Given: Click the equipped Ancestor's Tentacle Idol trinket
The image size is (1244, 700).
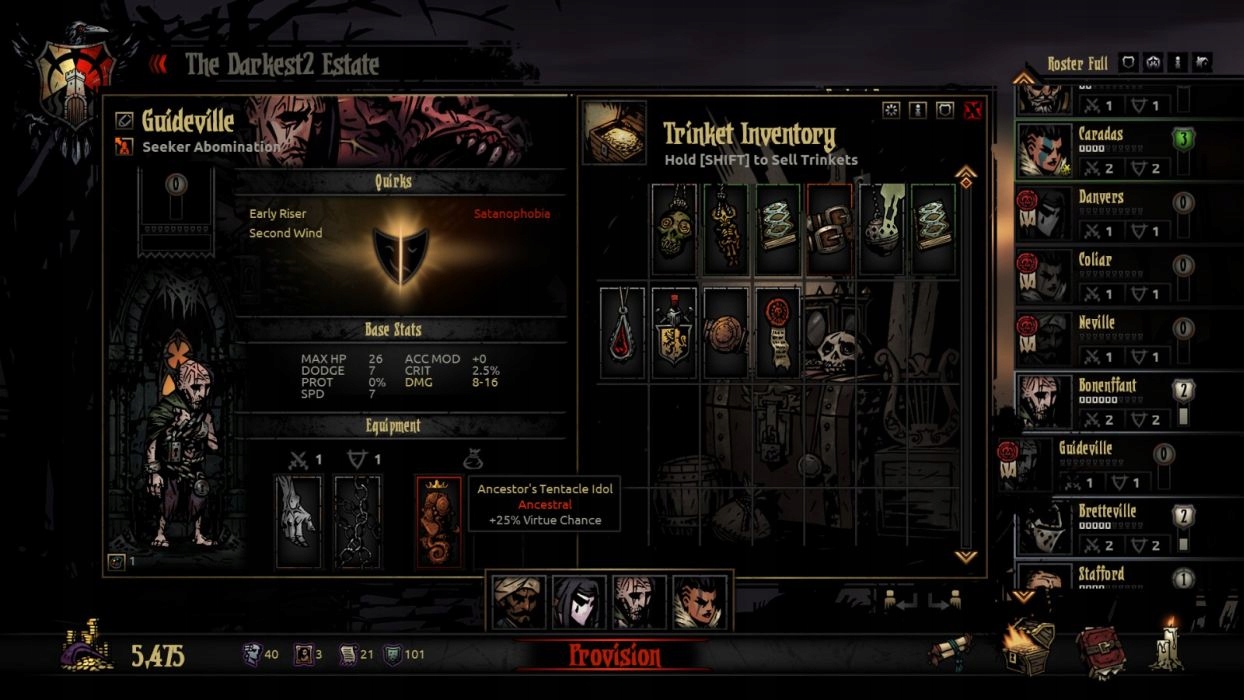Looking at the screenshot, I should [439, 522].
